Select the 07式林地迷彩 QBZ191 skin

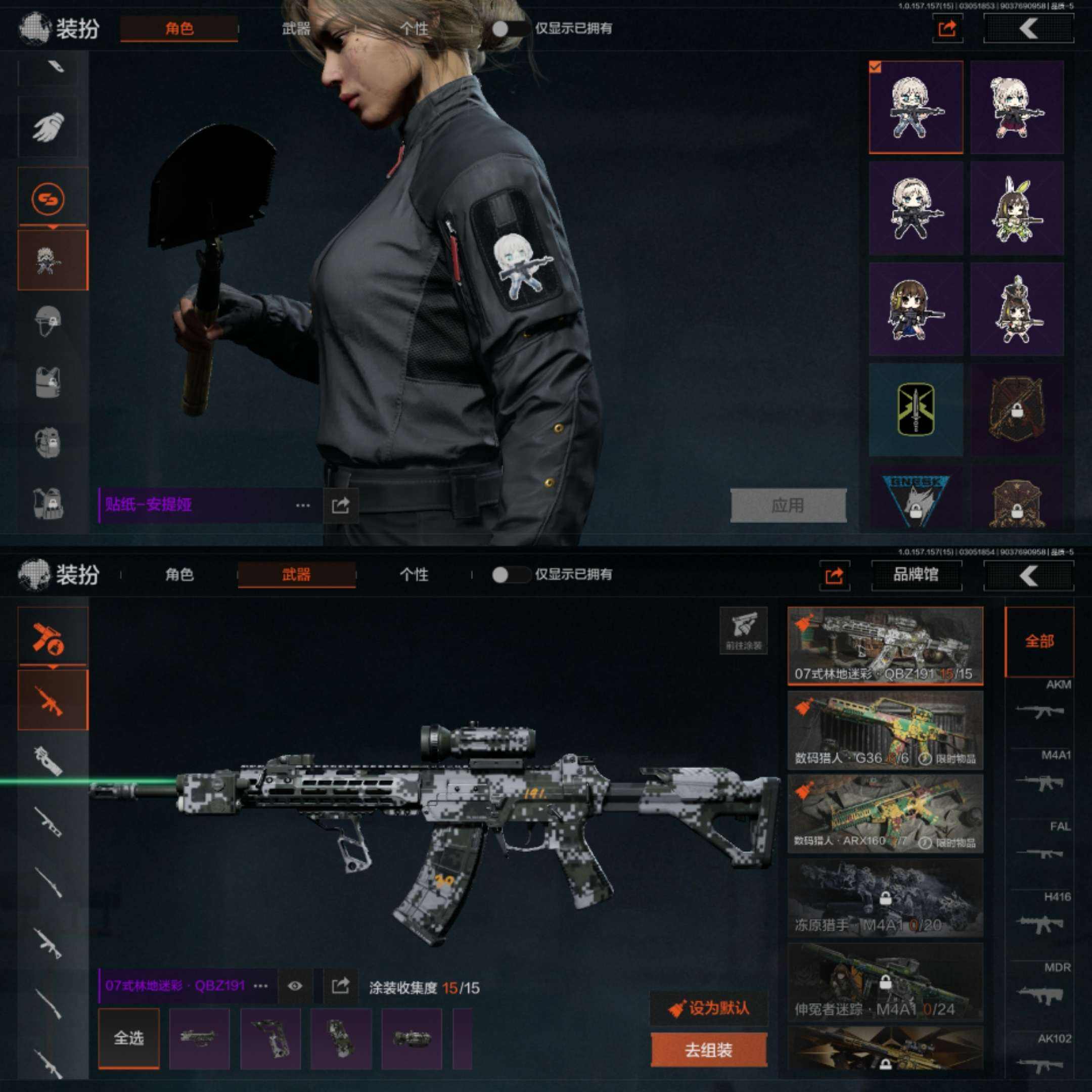(885, 646)
